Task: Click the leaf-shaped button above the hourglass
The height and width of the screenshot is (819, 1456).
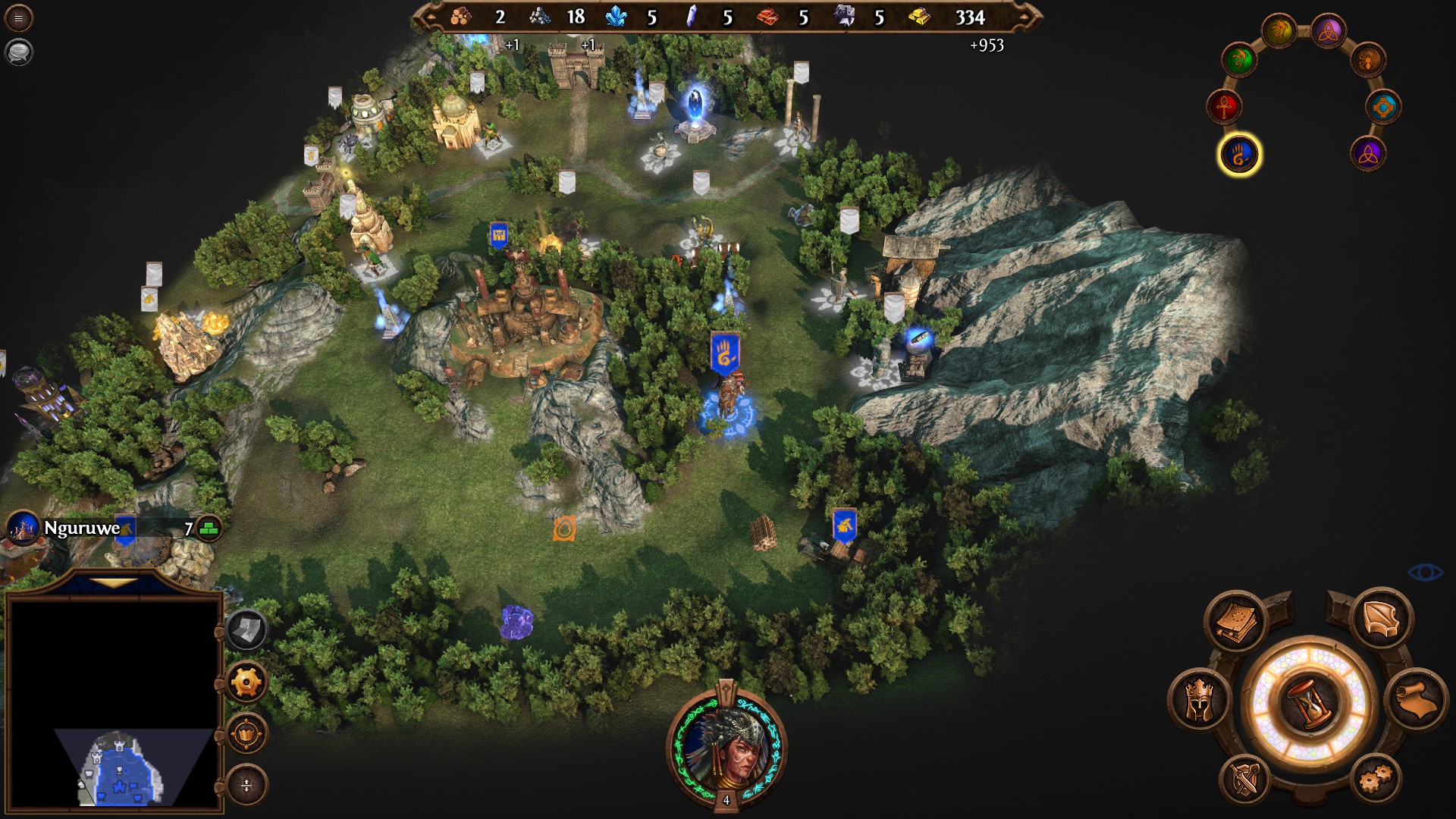Action: tap(1382, 620)
